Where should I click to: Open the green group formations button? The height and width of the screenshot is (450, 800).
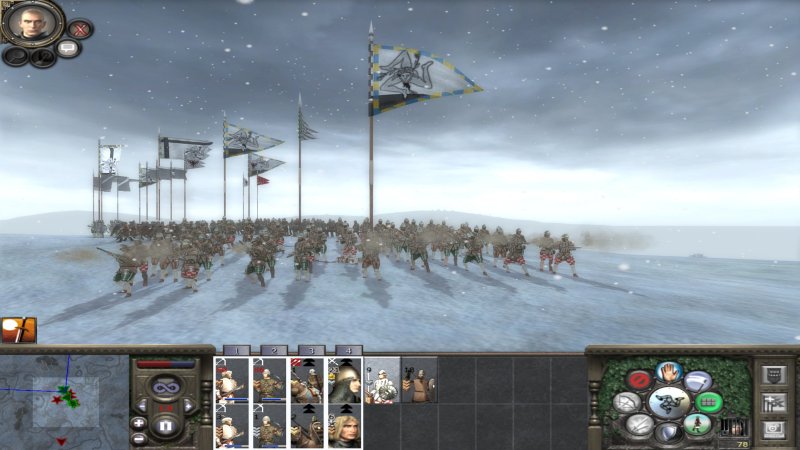(710, 402)
